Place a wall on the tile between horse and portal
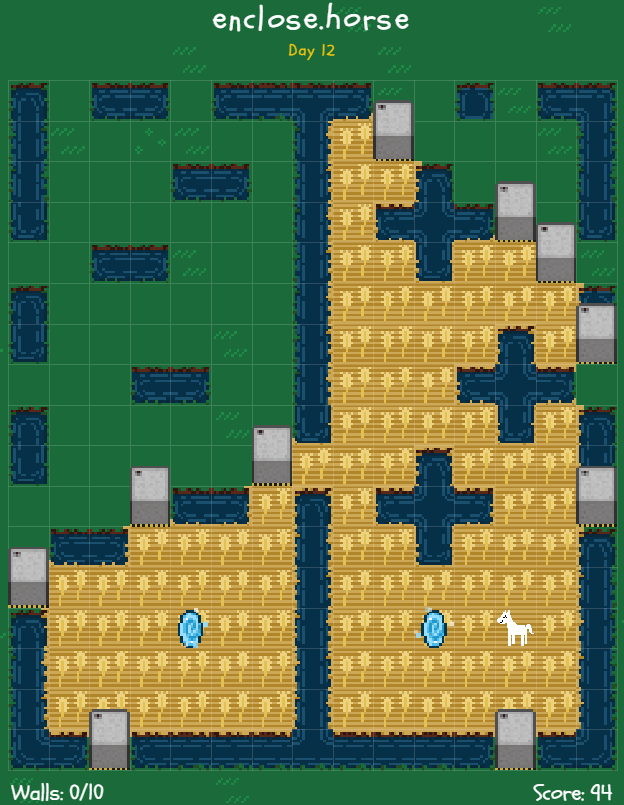 coord(475,629)
